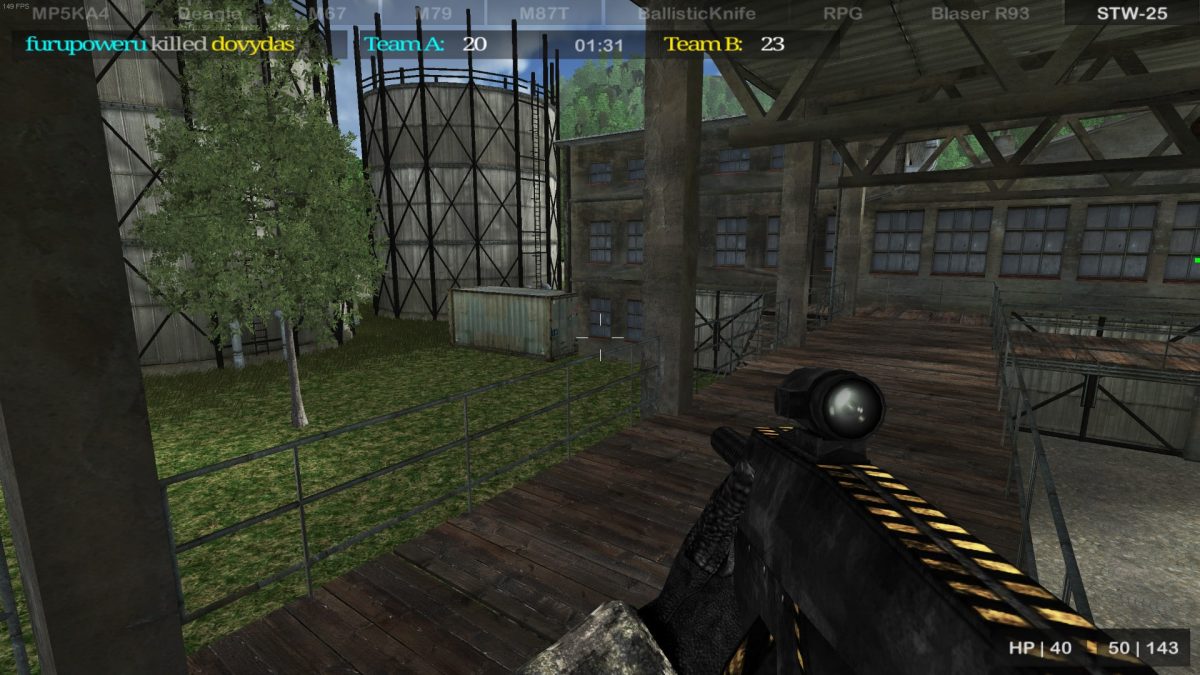Switch to the Deagle pistol

tap(209, 13)
